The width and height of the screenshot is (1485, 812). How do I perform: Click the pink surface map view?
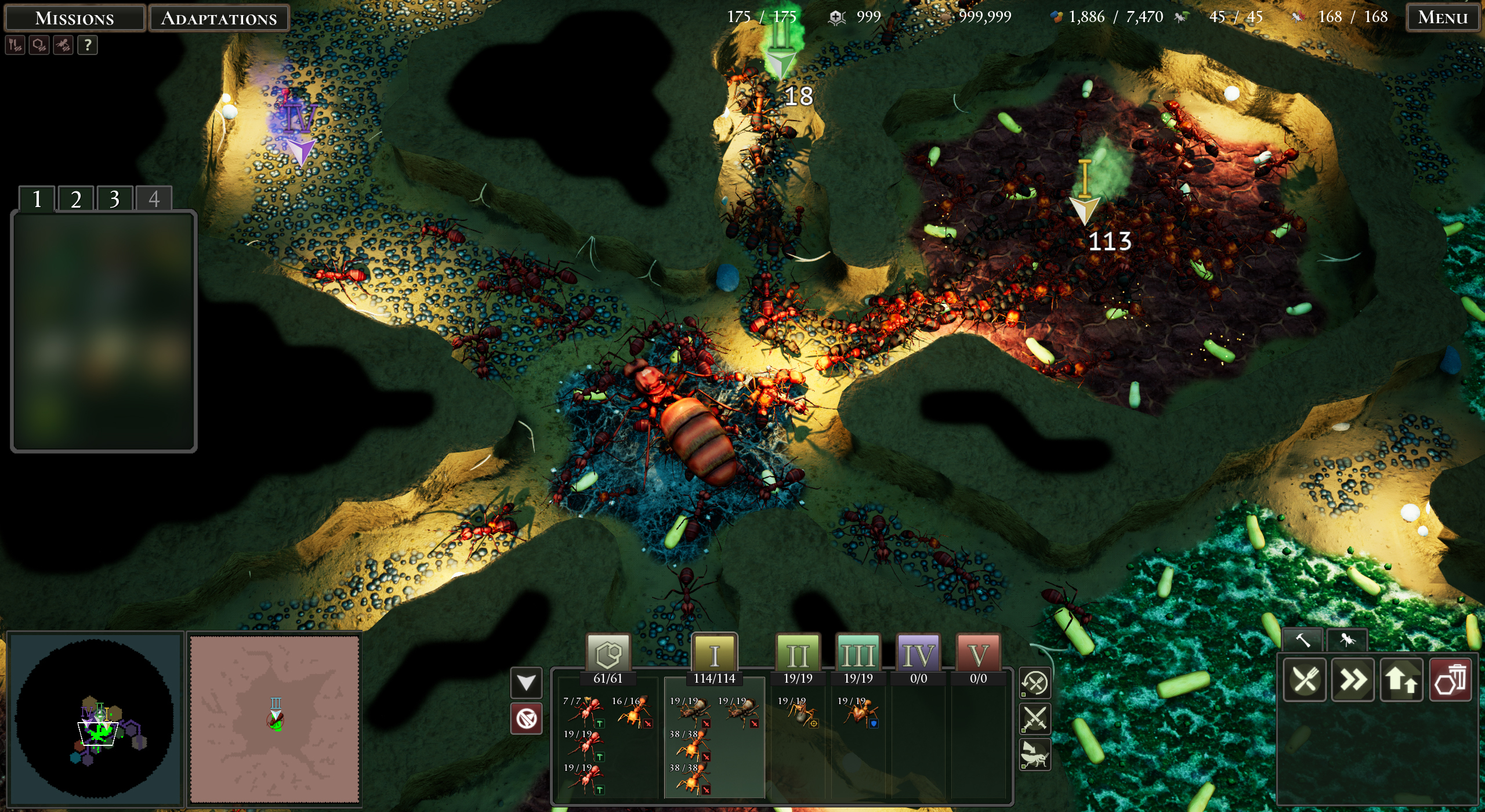click(x=274, y=719)
